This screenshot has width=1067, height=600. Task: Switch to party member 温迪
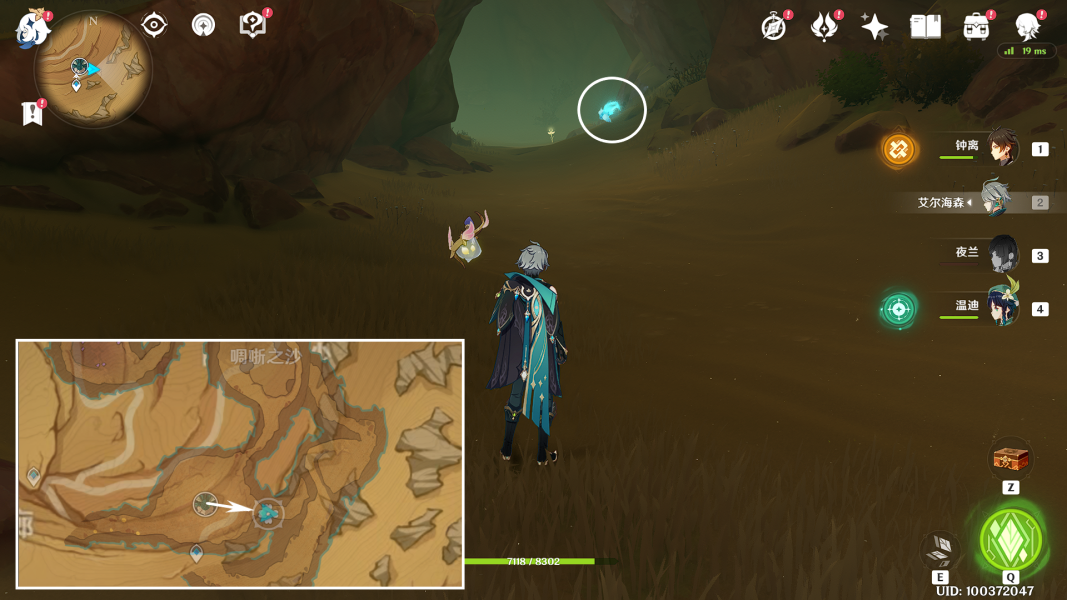click(x=1001, y=306)
